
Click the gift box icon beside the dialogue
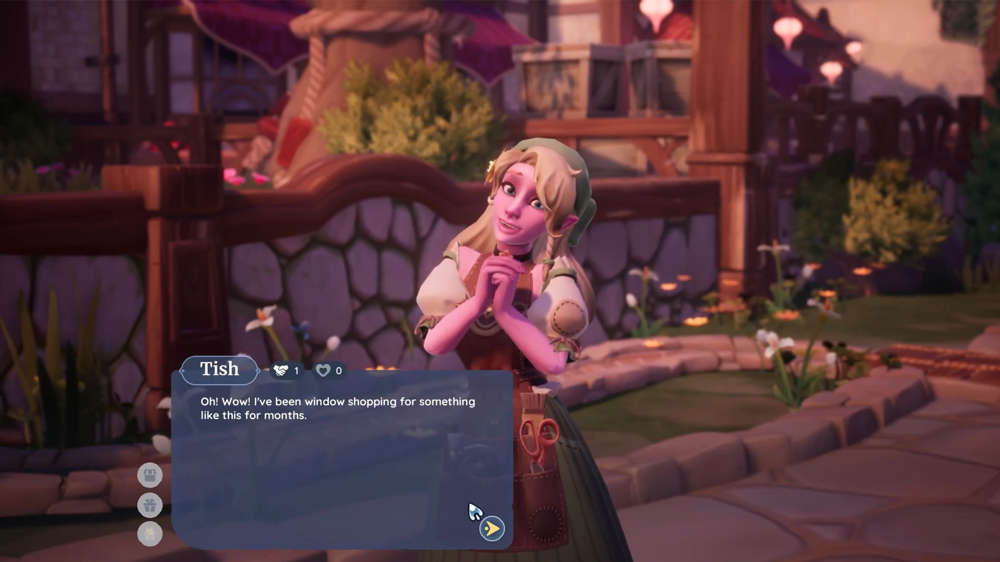tap(150, 505)
